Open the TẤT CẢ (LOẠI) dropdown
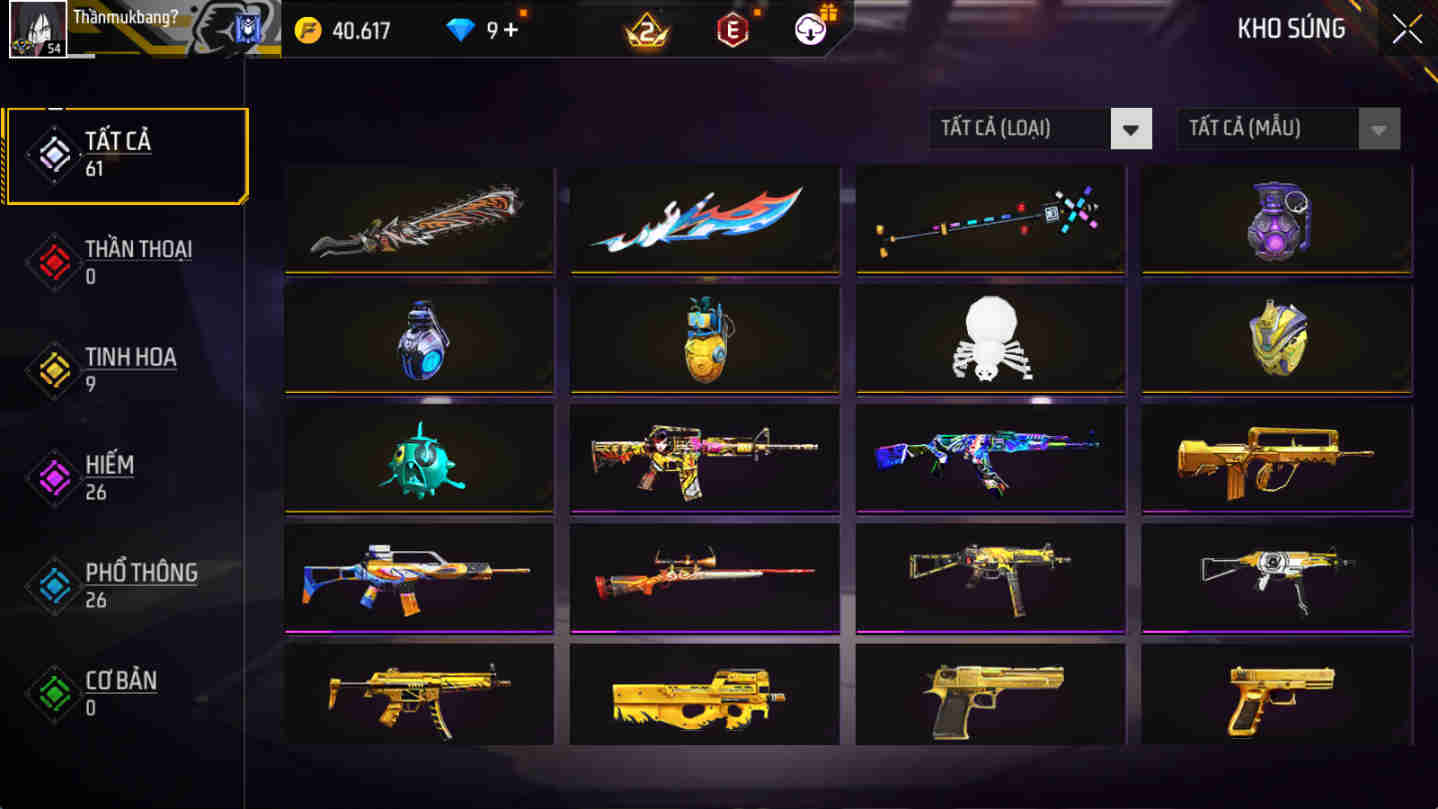Image resolution: width=1438 pixels, height=809 pixels. (1020, 128)
